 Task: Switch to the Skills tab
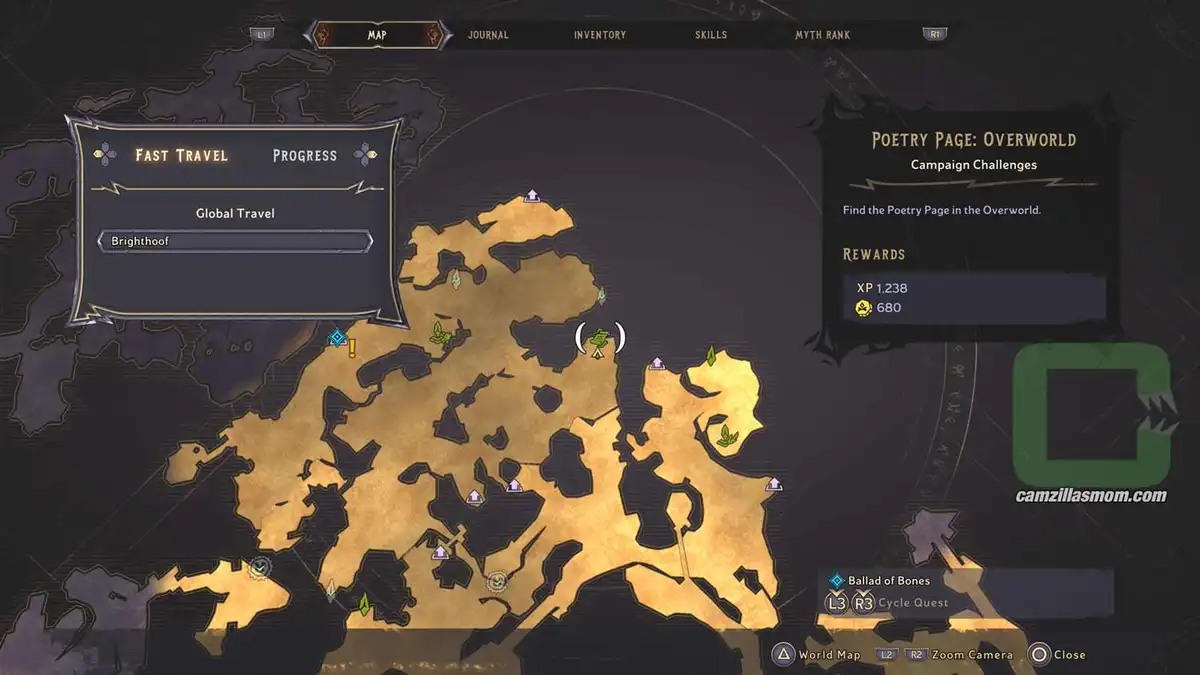(x=711, y=35)
